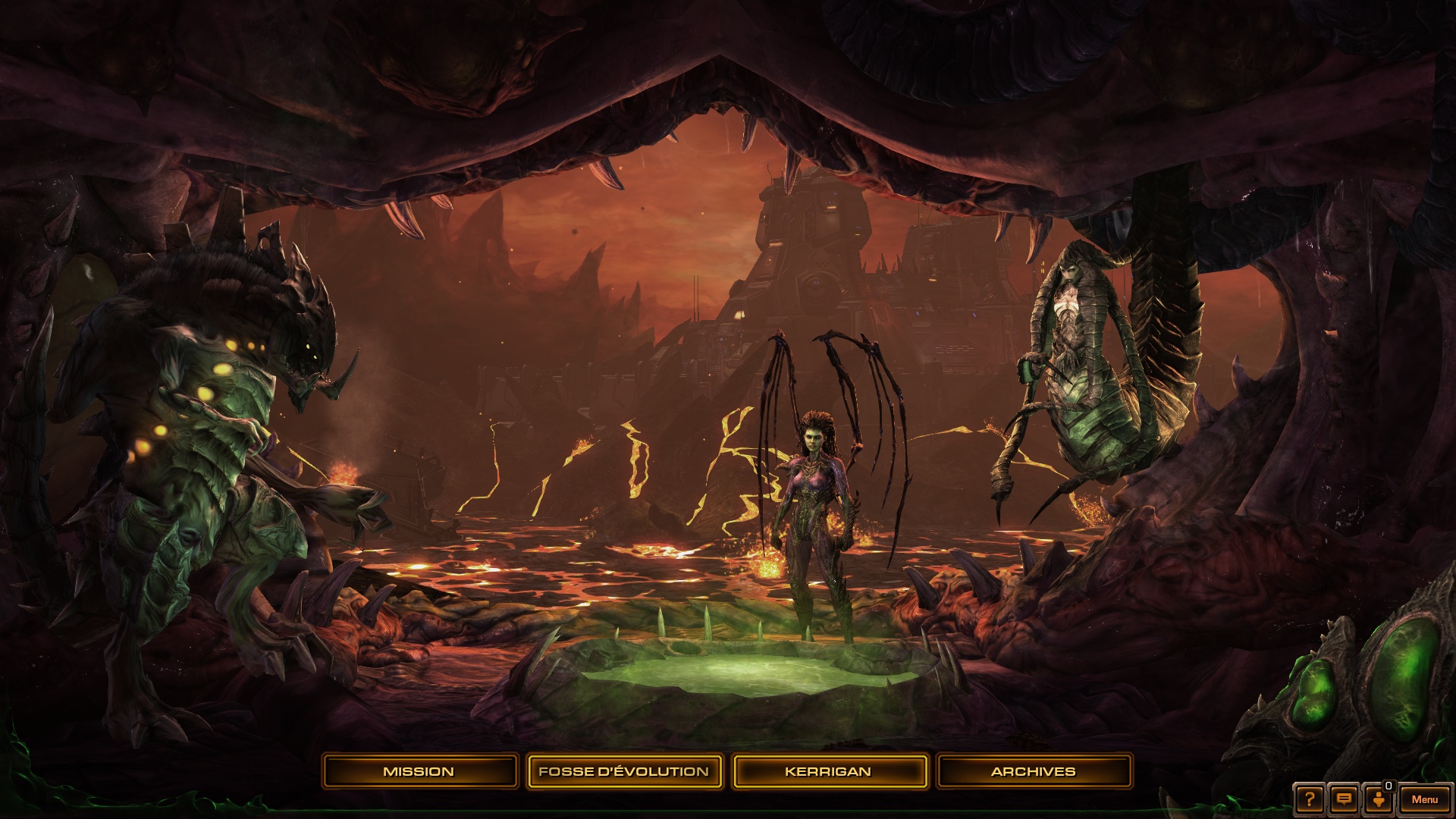Screen dimensions: 1456x819
Task: Open the Kerrigan abilities panel
Action: [x=828, y=771]
